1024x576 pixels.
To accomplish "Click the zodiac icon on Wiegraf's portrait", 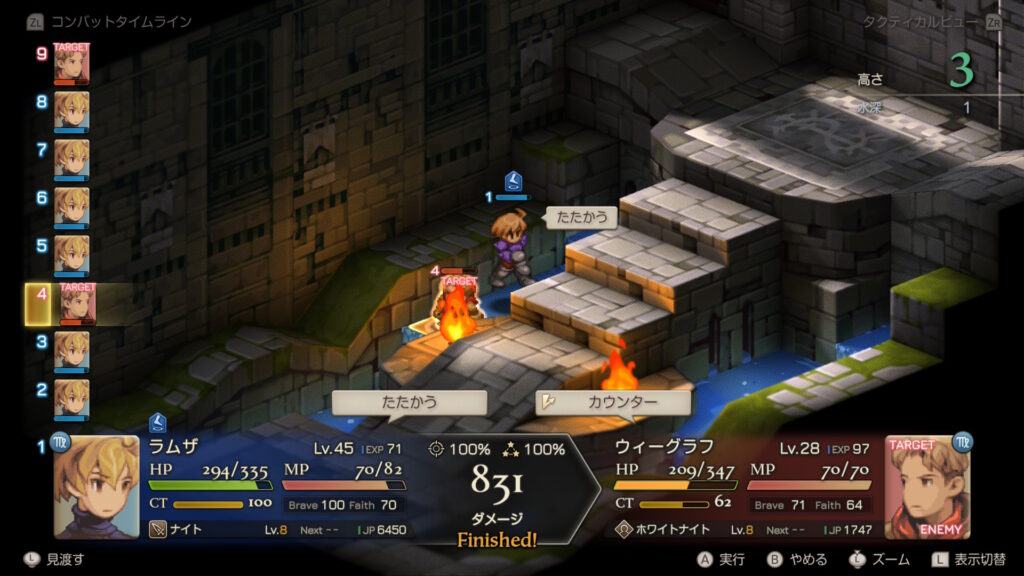I will (962, 441).
